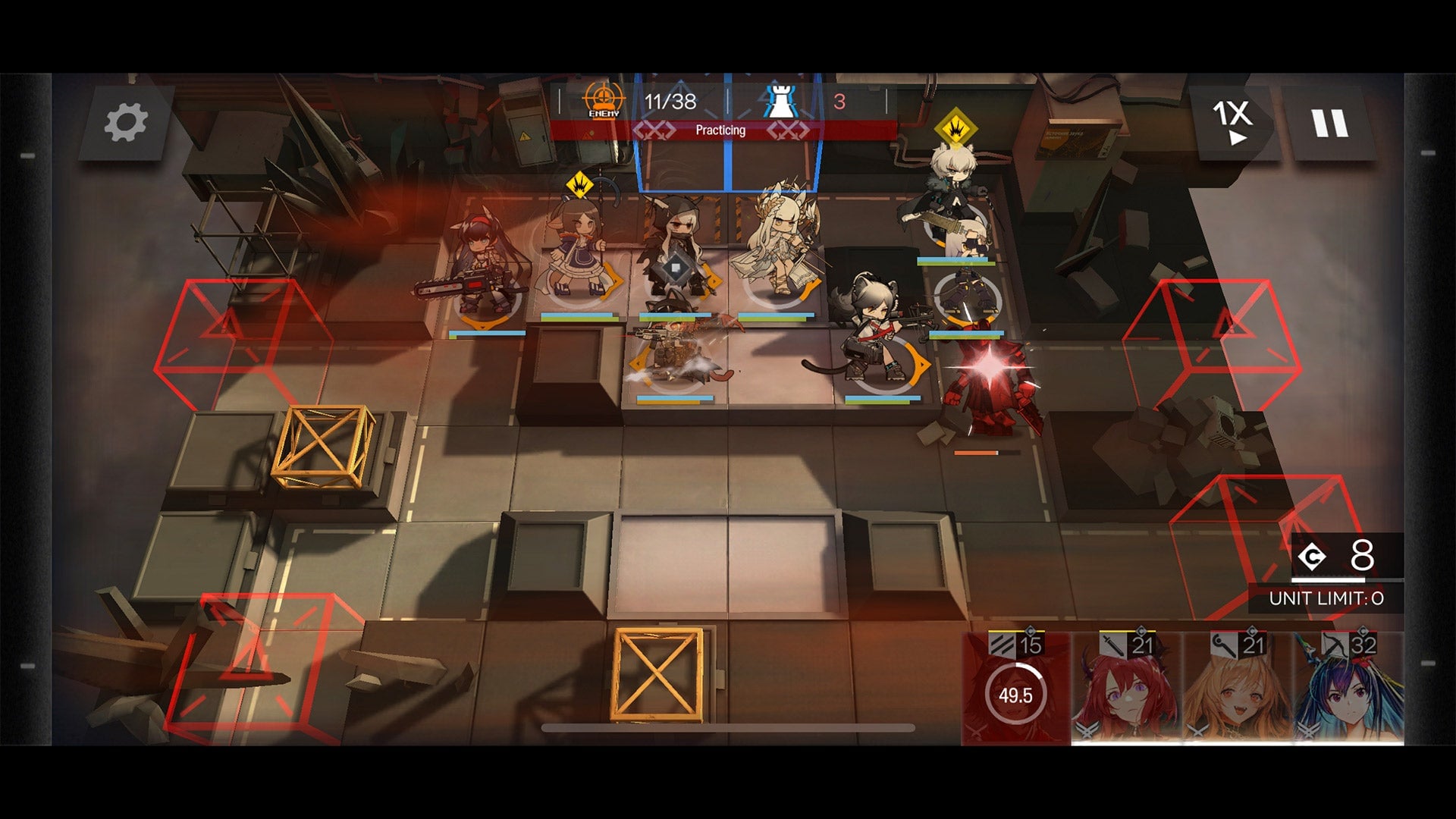Click the left crossed-swords emblem beside Practicing
This screenshot has height=819, width=1456.
pyautogui.click(x=657, y=130)
